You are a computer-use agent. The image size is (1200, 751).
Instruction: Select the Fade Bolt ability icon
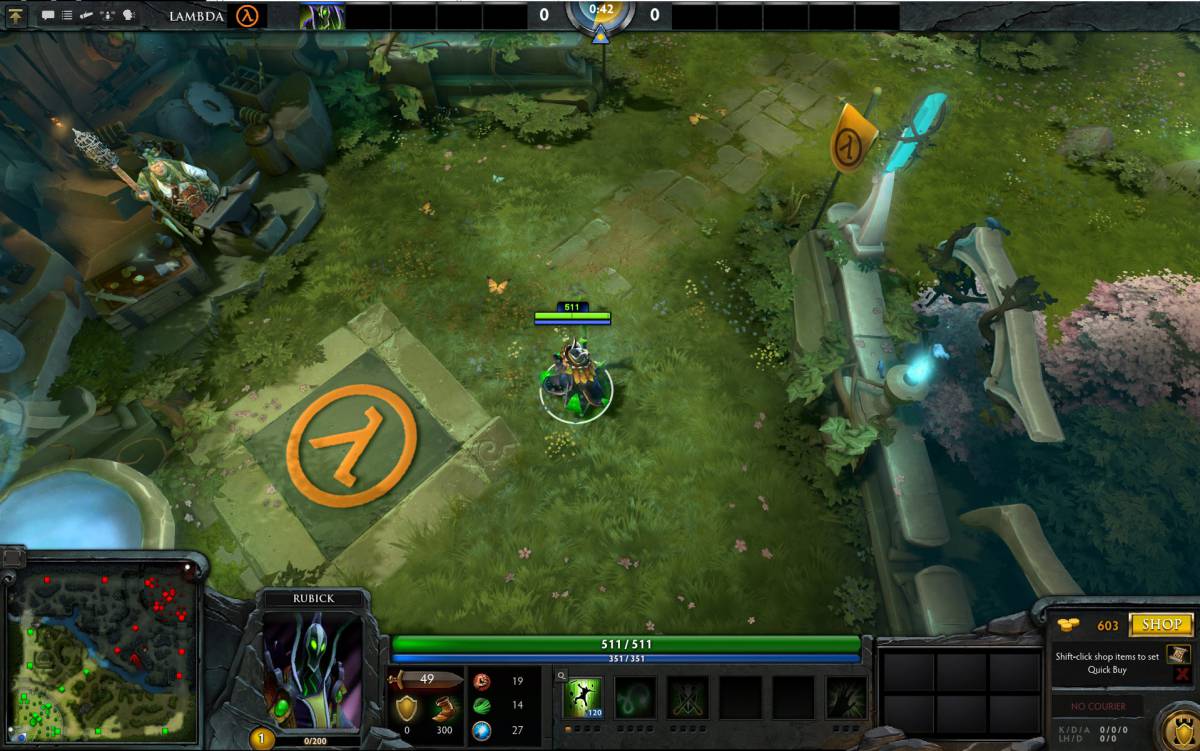point(635,697)
